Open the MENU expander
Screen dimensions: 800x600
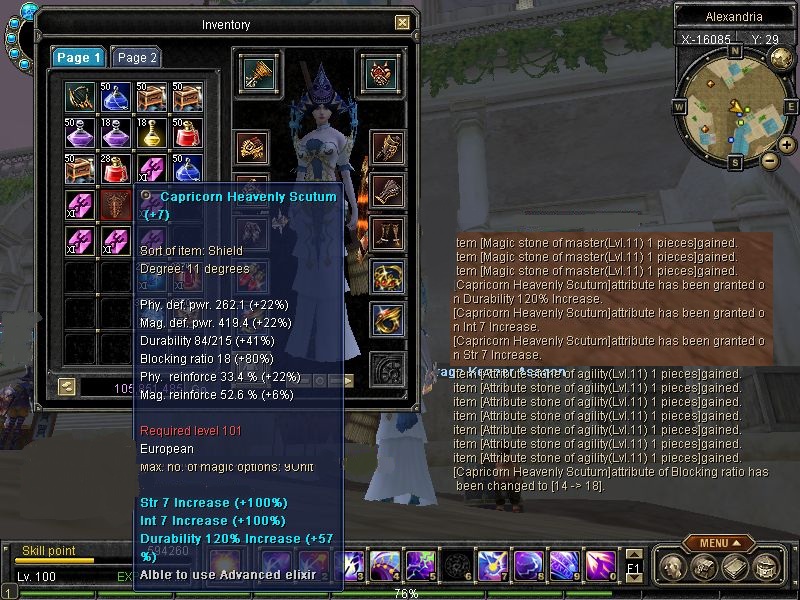(x=719, y=543)
